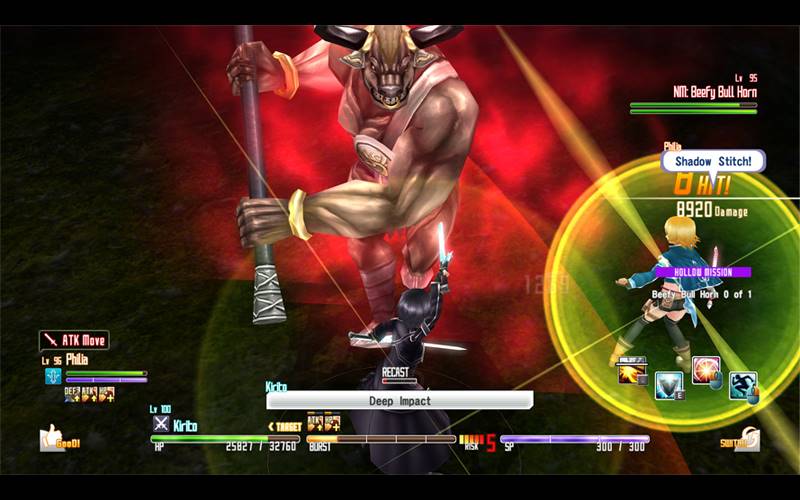Screen dimensions: 800x500
Task: Activate the running figure dodge skill
Action: pyautogui.click(x=742, y=385)
